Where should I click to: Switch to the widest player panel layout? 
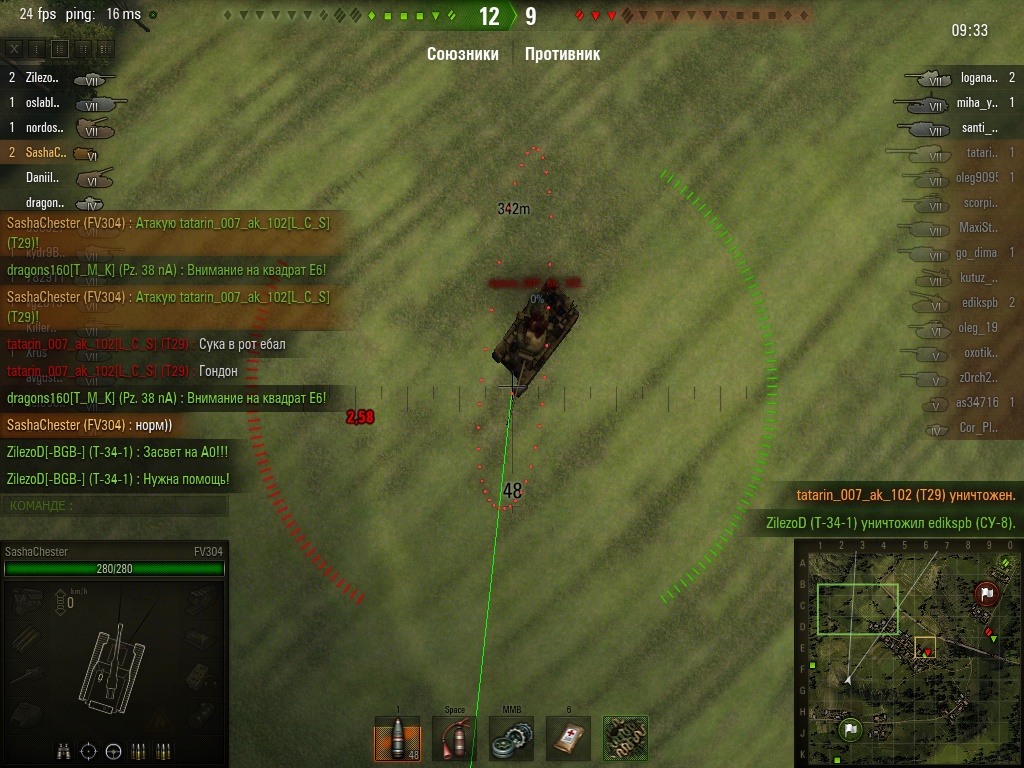click(106, 48)
